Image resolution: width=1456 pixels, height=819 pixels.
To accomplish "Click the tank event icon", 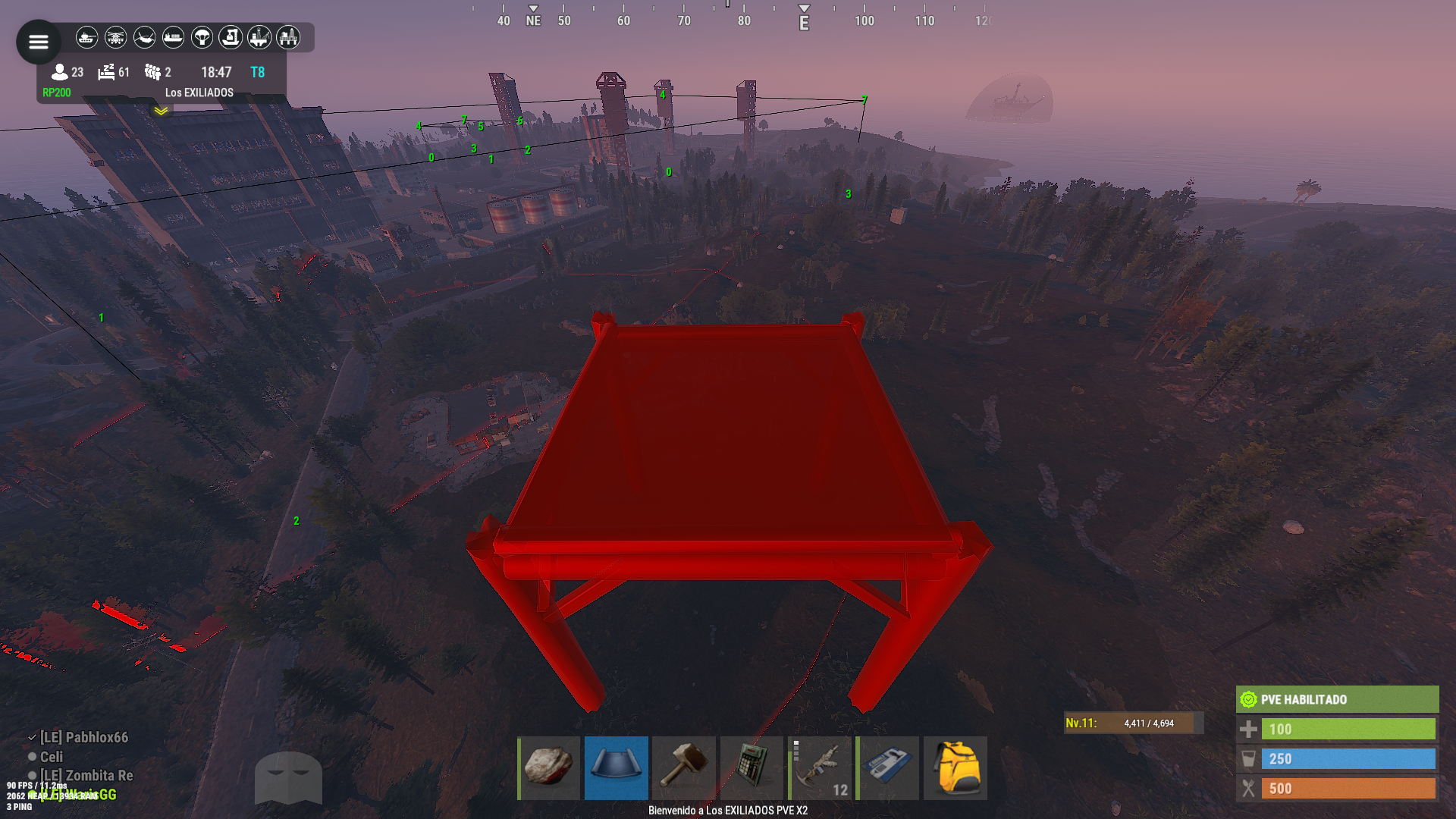I will click(87, 37).
